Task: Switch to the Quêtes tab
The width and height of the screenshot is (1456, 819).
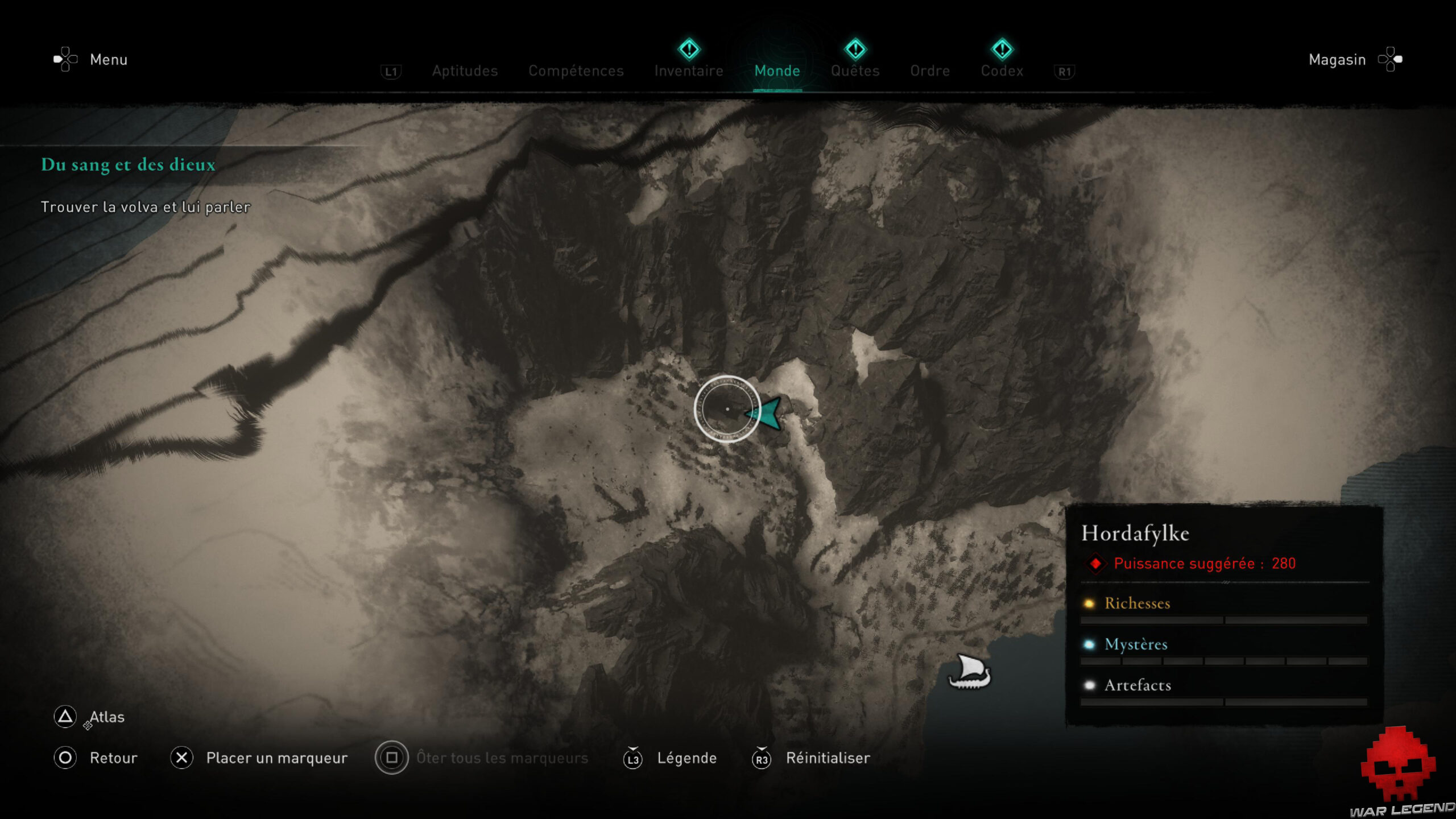Action: (854, 71)
